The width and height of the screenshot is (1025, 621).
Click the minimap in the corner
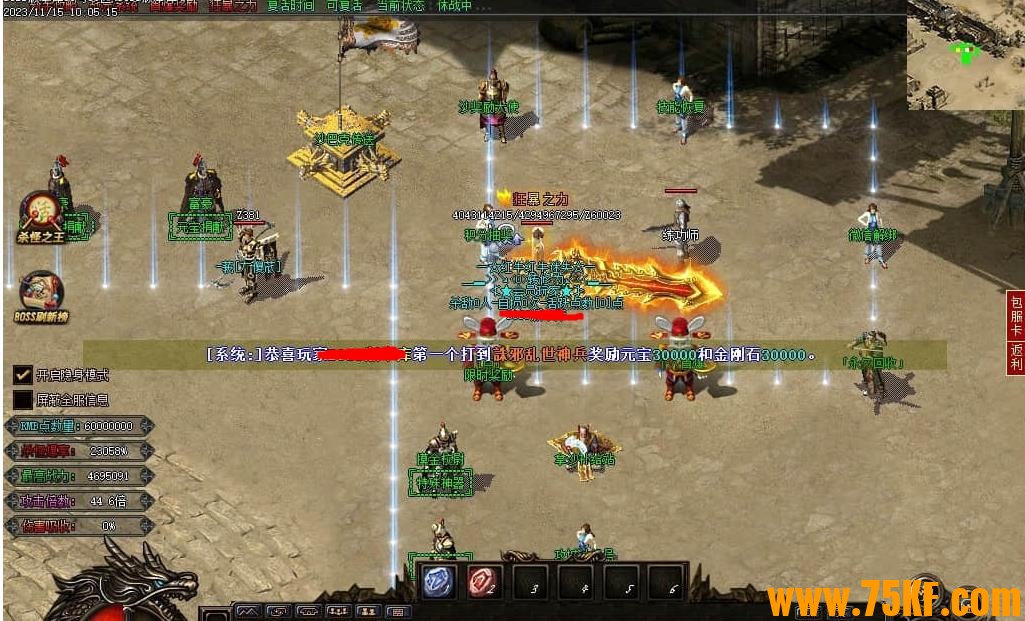pyautogui.click(x=965, y=55)
